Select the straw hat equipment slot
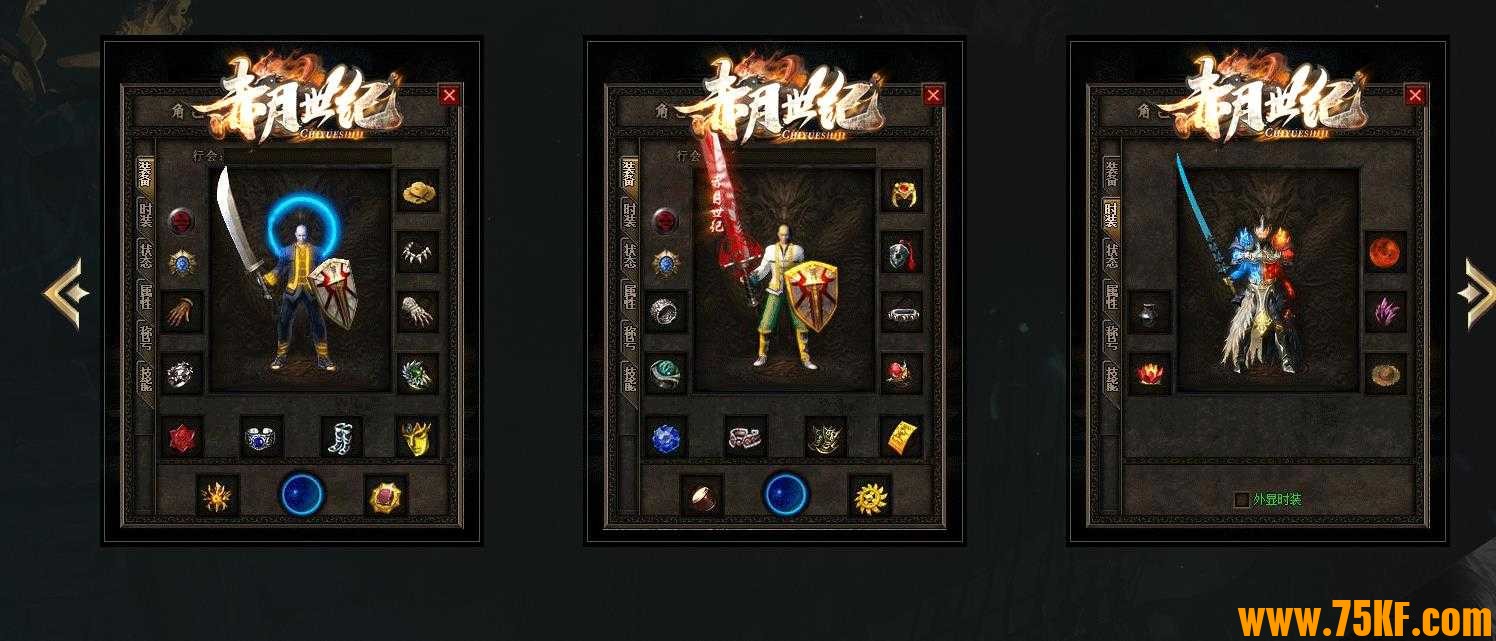 tap(418, 192)
